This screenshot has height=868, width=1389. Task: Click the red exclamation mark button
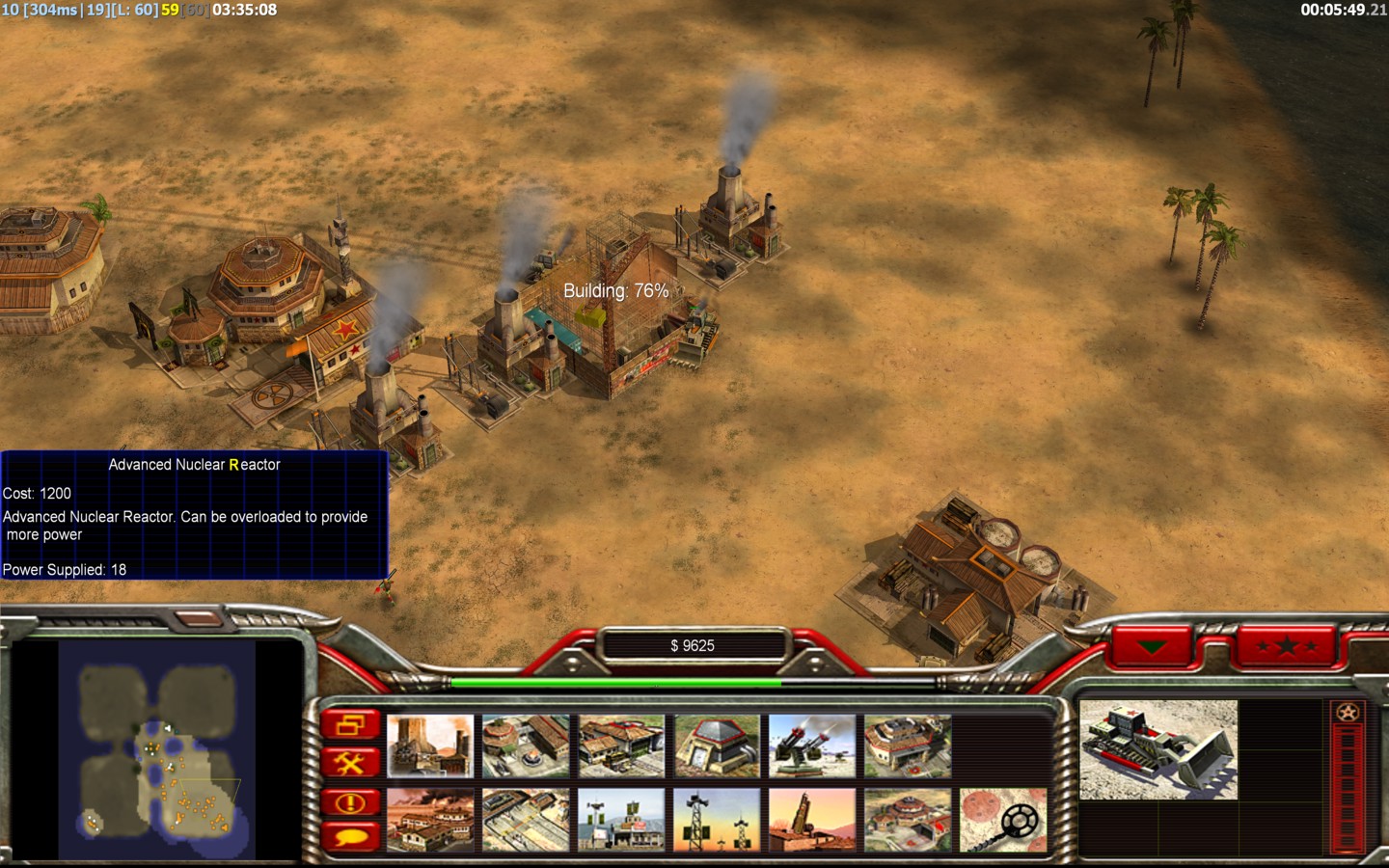point(350,802)
